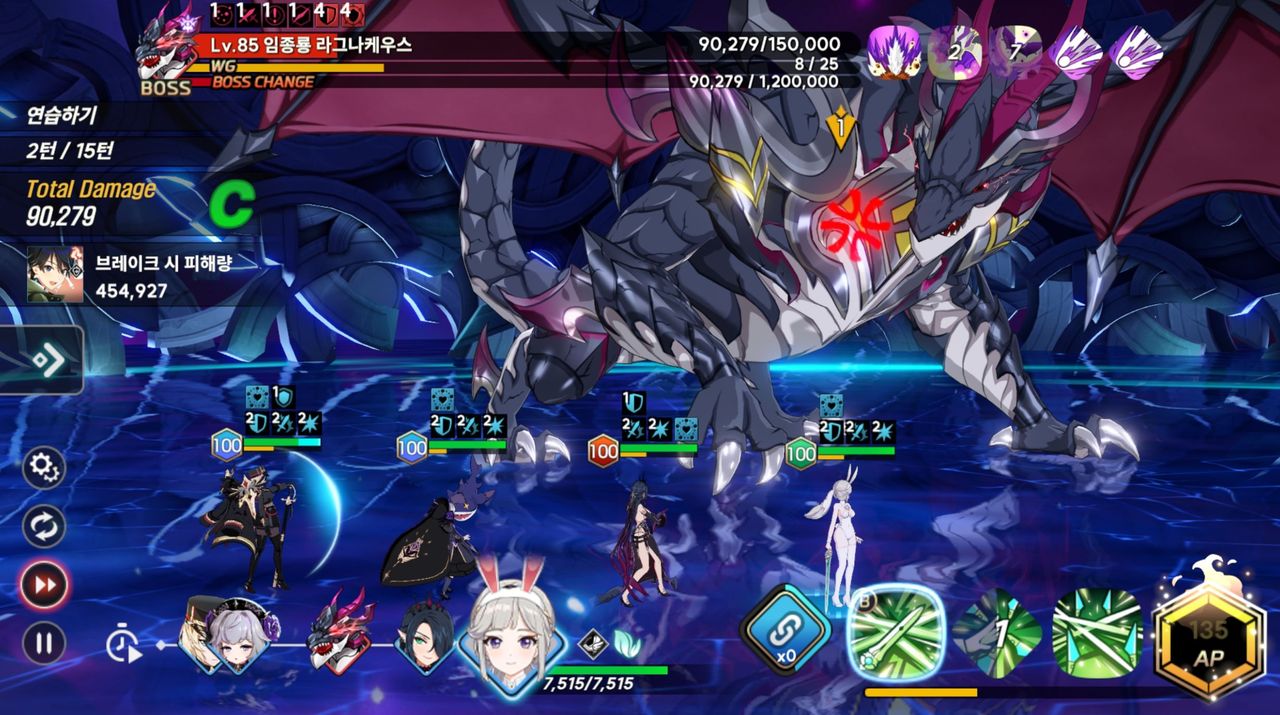Pause the battle

coord(44,643)
